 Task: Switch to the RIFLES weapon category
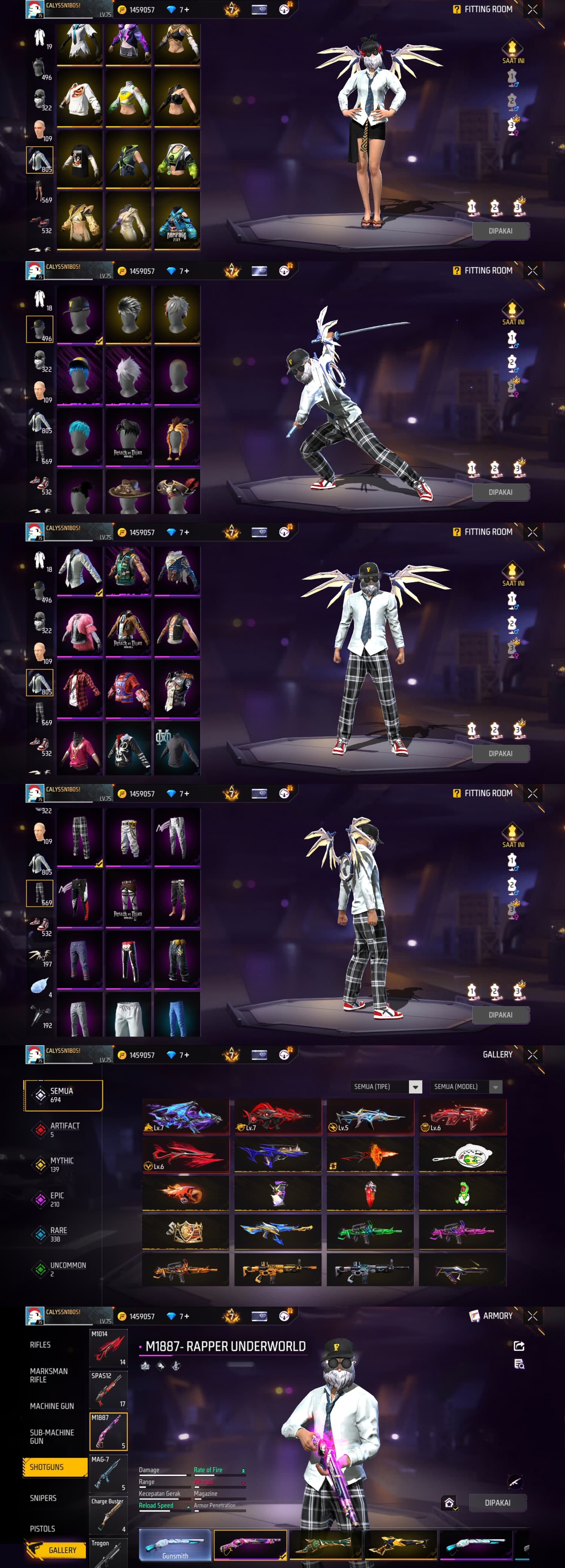coord(41,1344)
